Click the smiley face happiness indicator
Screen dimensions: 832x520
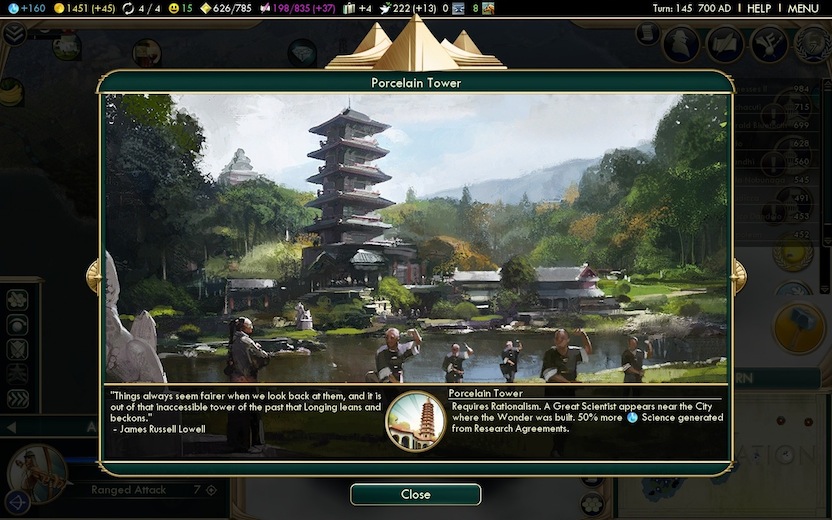[x=180, y=8]
